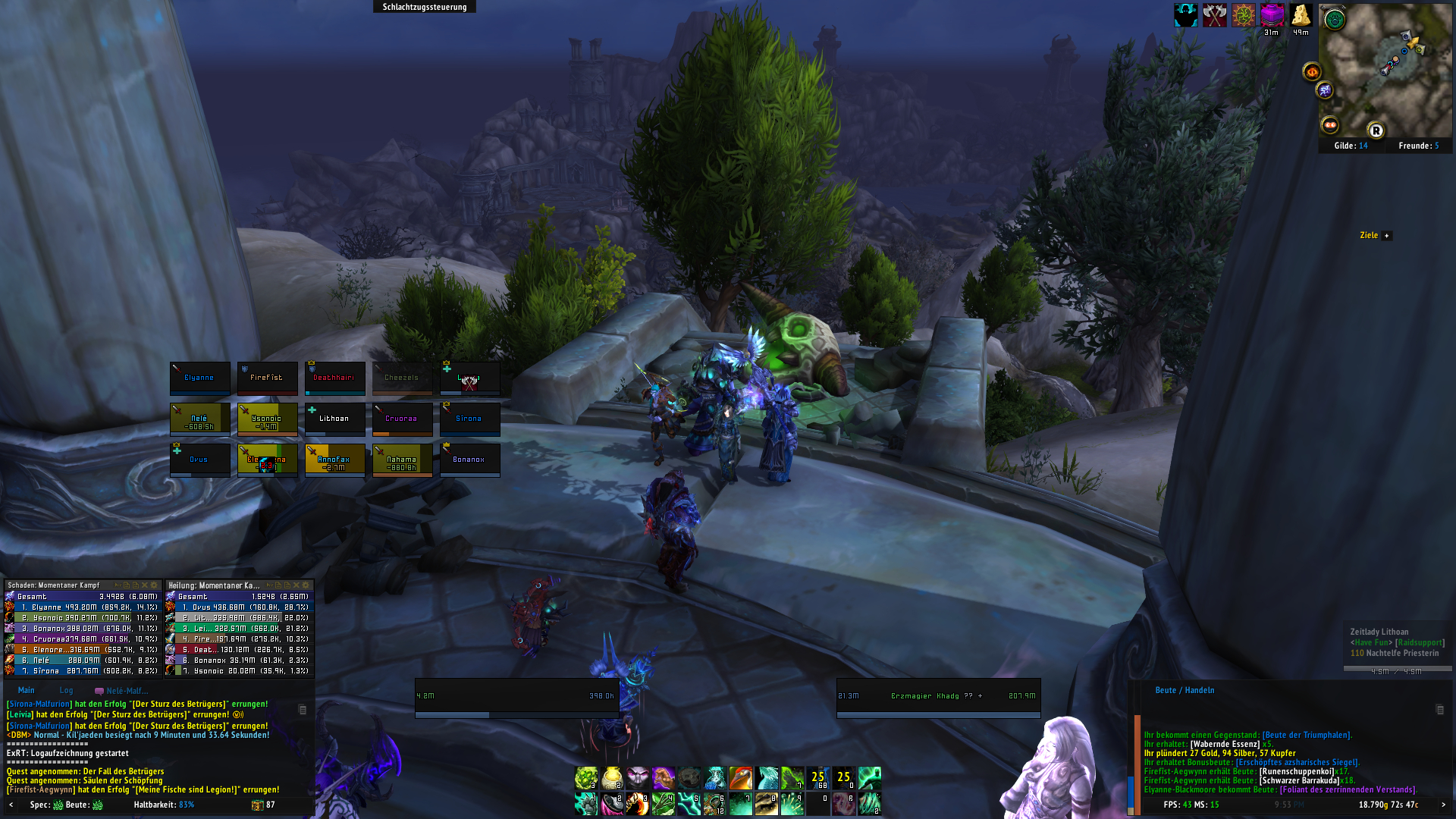Click the green paw tracking button on minimap
Viewport: 1456px width, 819px height.
[x=1335, y=20]
